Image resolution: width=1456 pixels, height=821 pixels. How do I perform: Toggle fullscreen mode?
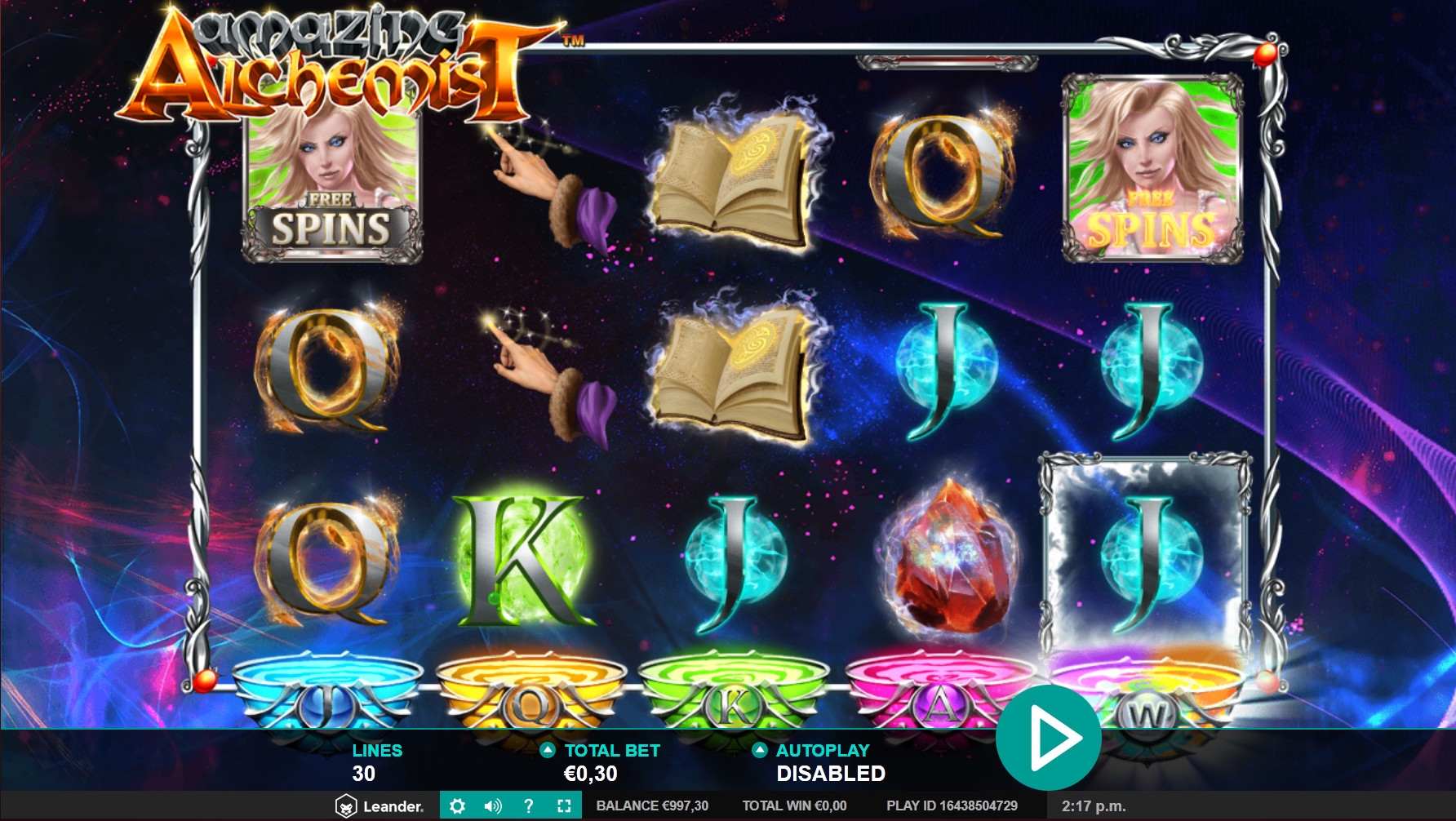pos(564,806)
